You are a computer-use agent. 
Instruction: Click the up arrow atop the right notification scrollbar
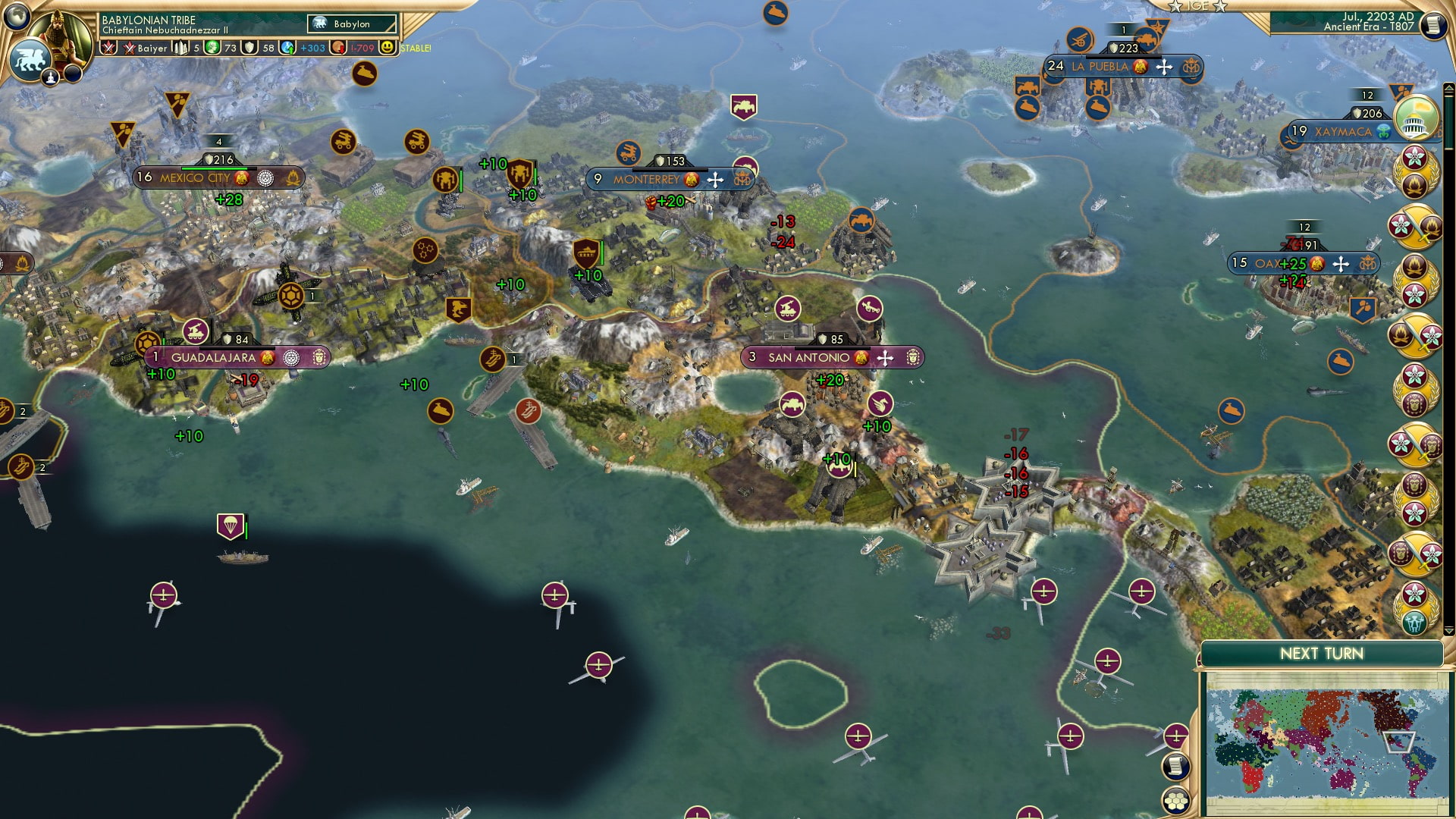pos(1448,88)
